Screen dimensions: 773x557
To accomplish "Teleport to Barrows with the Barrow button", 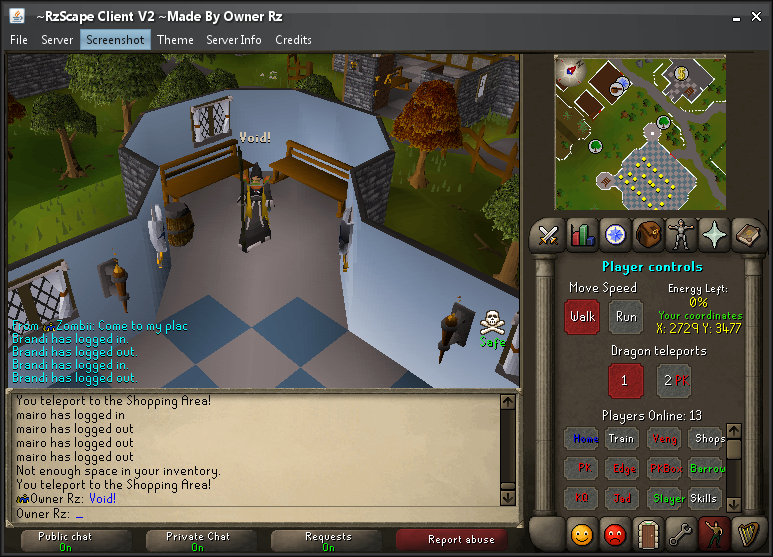I will pos(709,468).
